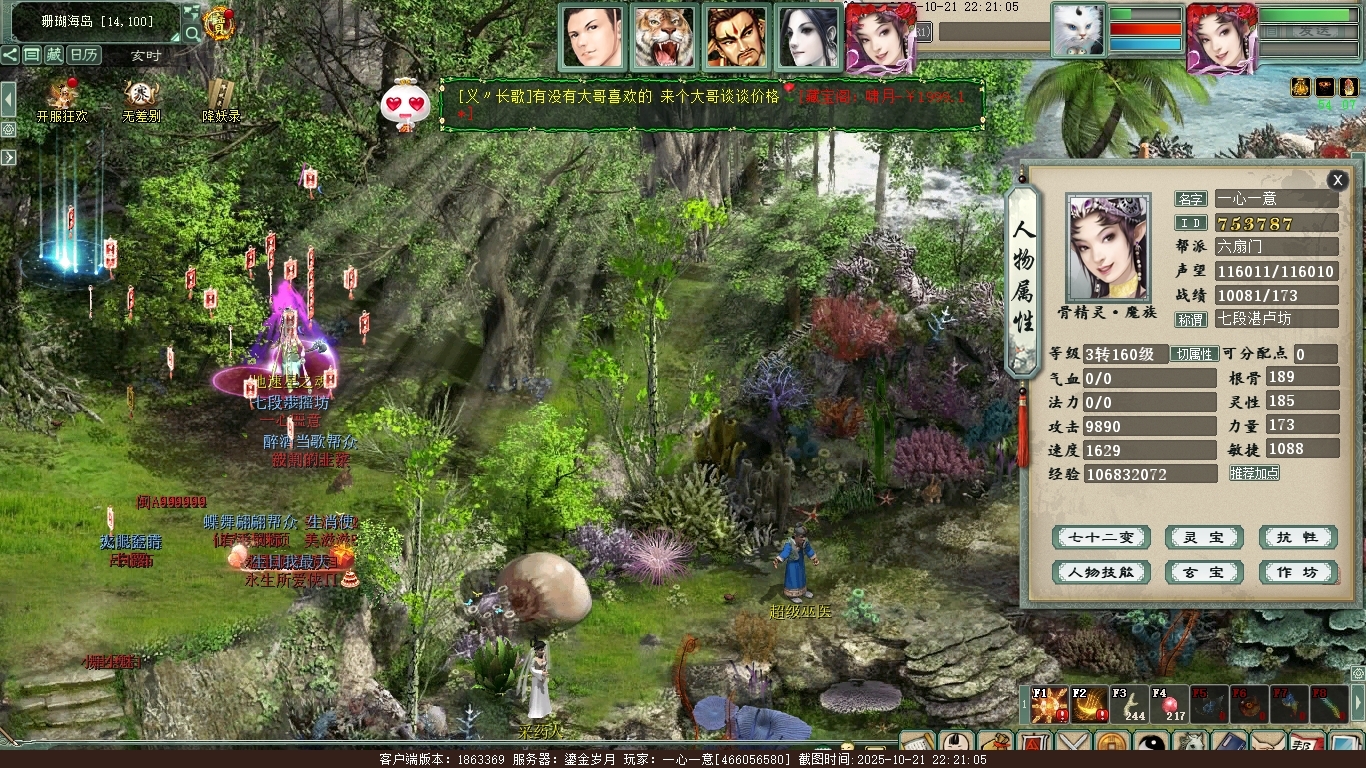Open the 作坊 workshop
The height and width of the screenshot is (768, 1366).
pos(1297,573)
